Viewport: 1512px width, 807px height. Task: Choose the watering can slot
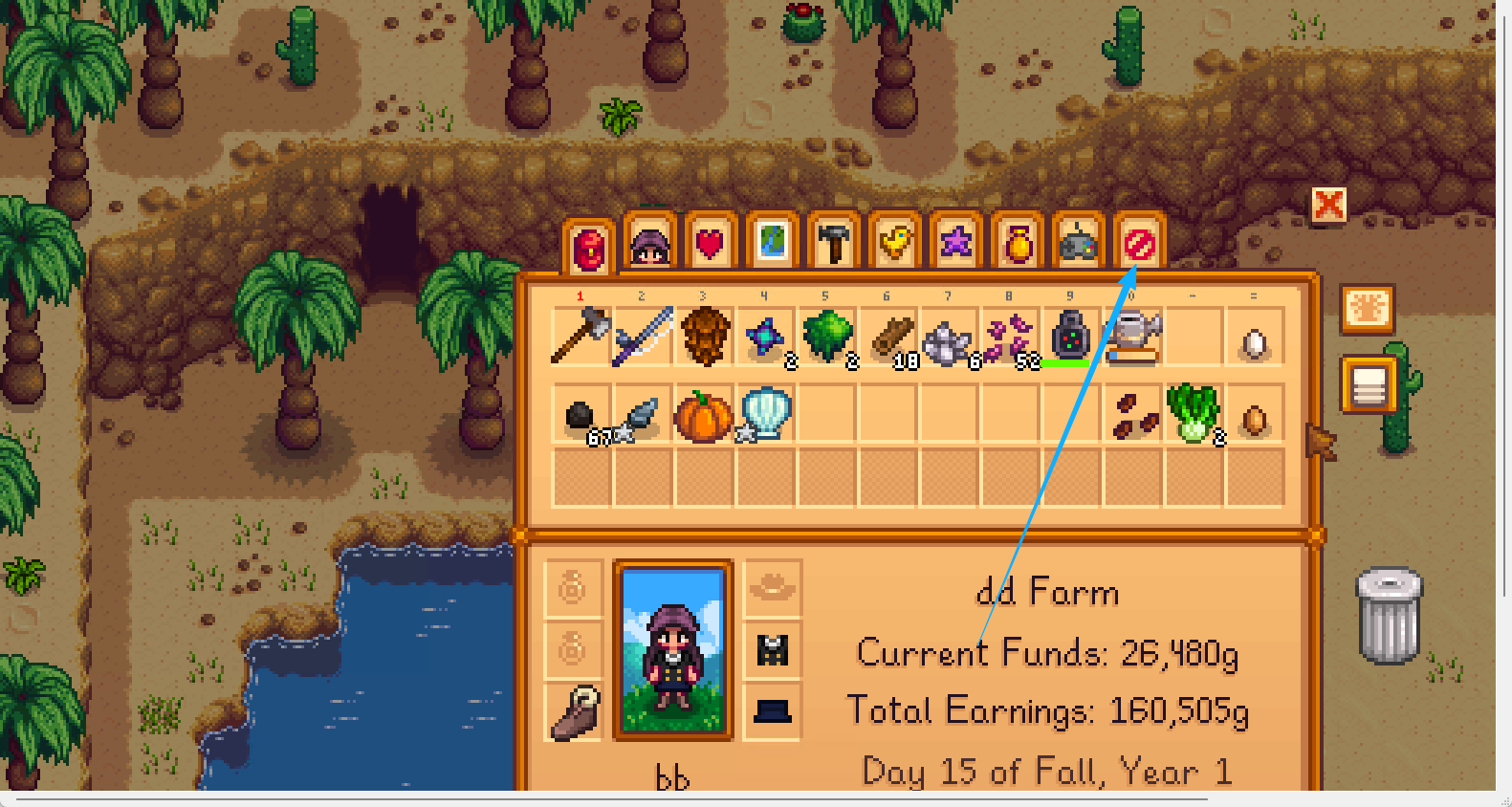(x=1131, y=337)
